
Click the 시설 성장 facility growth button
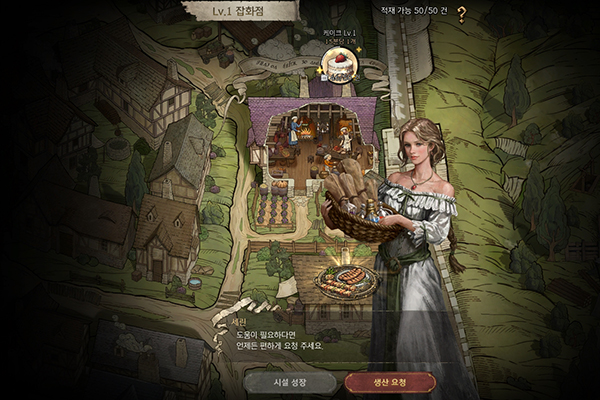click(x=288, y=381)
